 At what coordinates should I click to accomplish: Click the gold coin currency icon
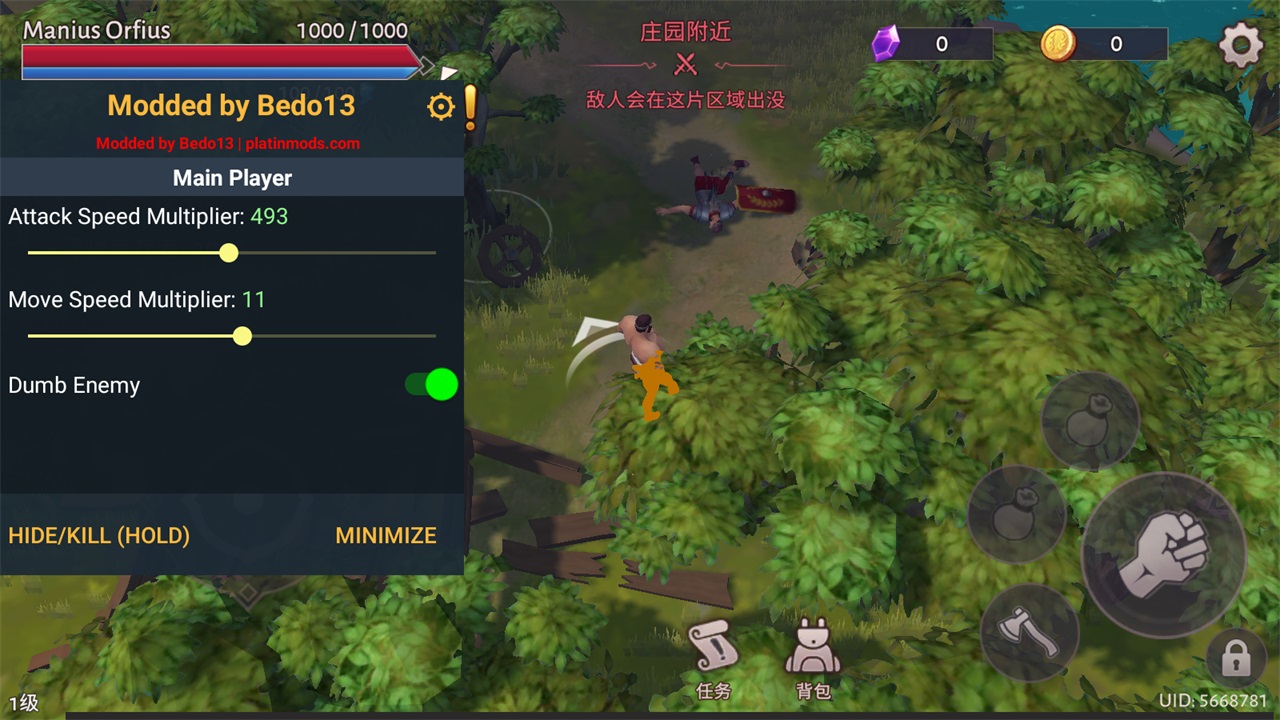[1057, 44]
